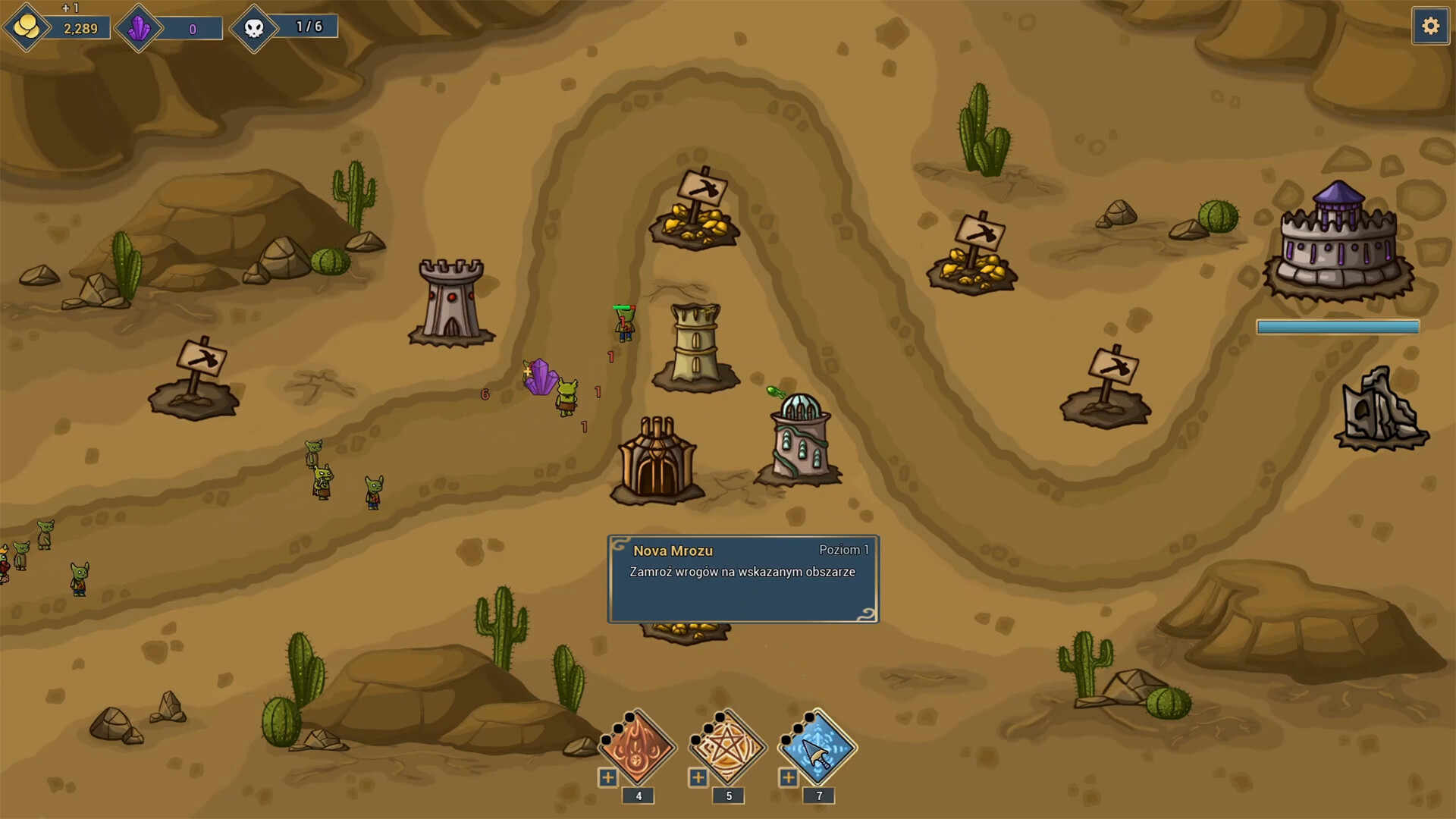Open the settings gear icon

coord(1431,25)
